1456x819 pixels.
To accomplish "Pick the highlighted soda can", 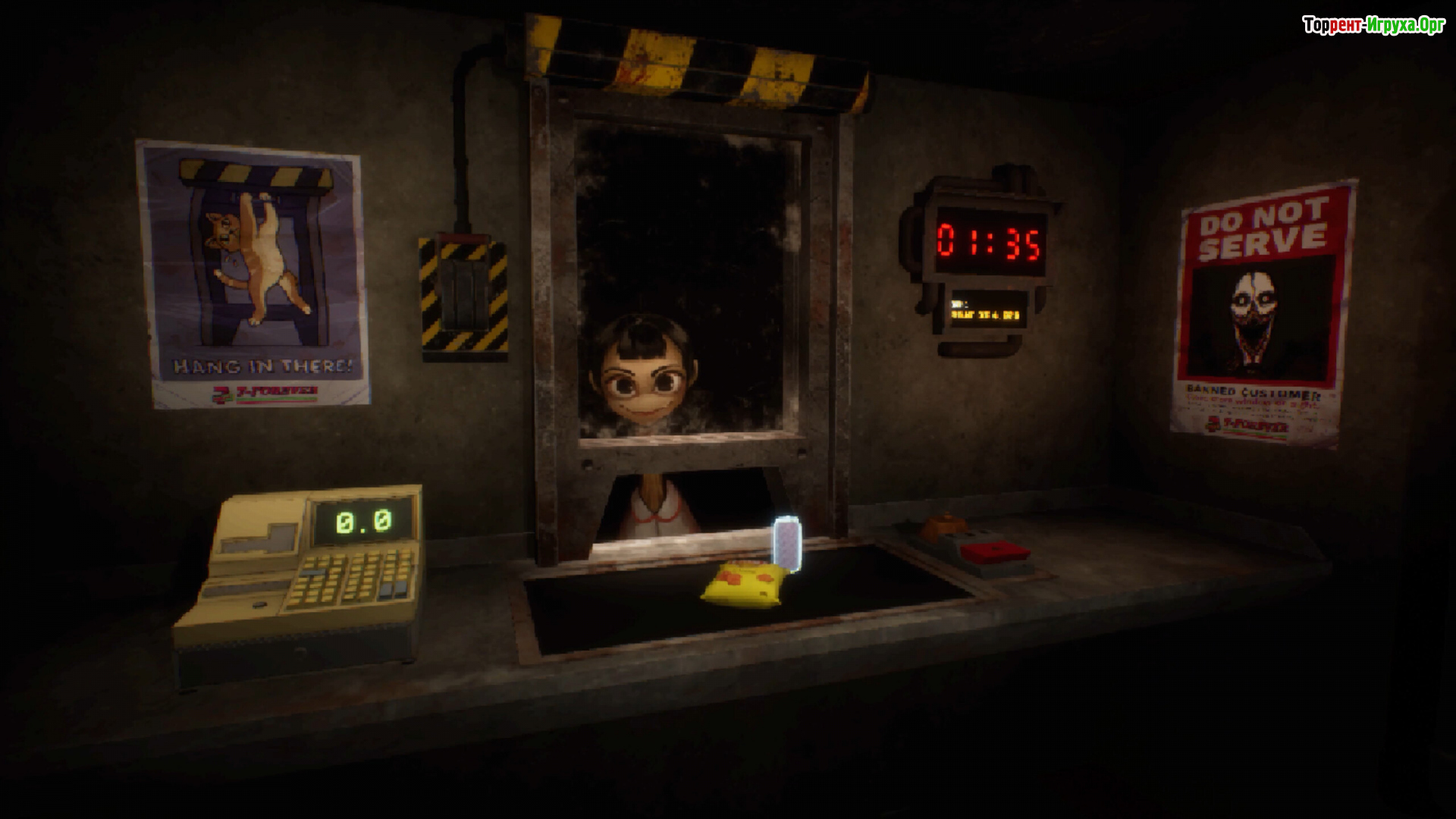I will [x=786, y=543].
